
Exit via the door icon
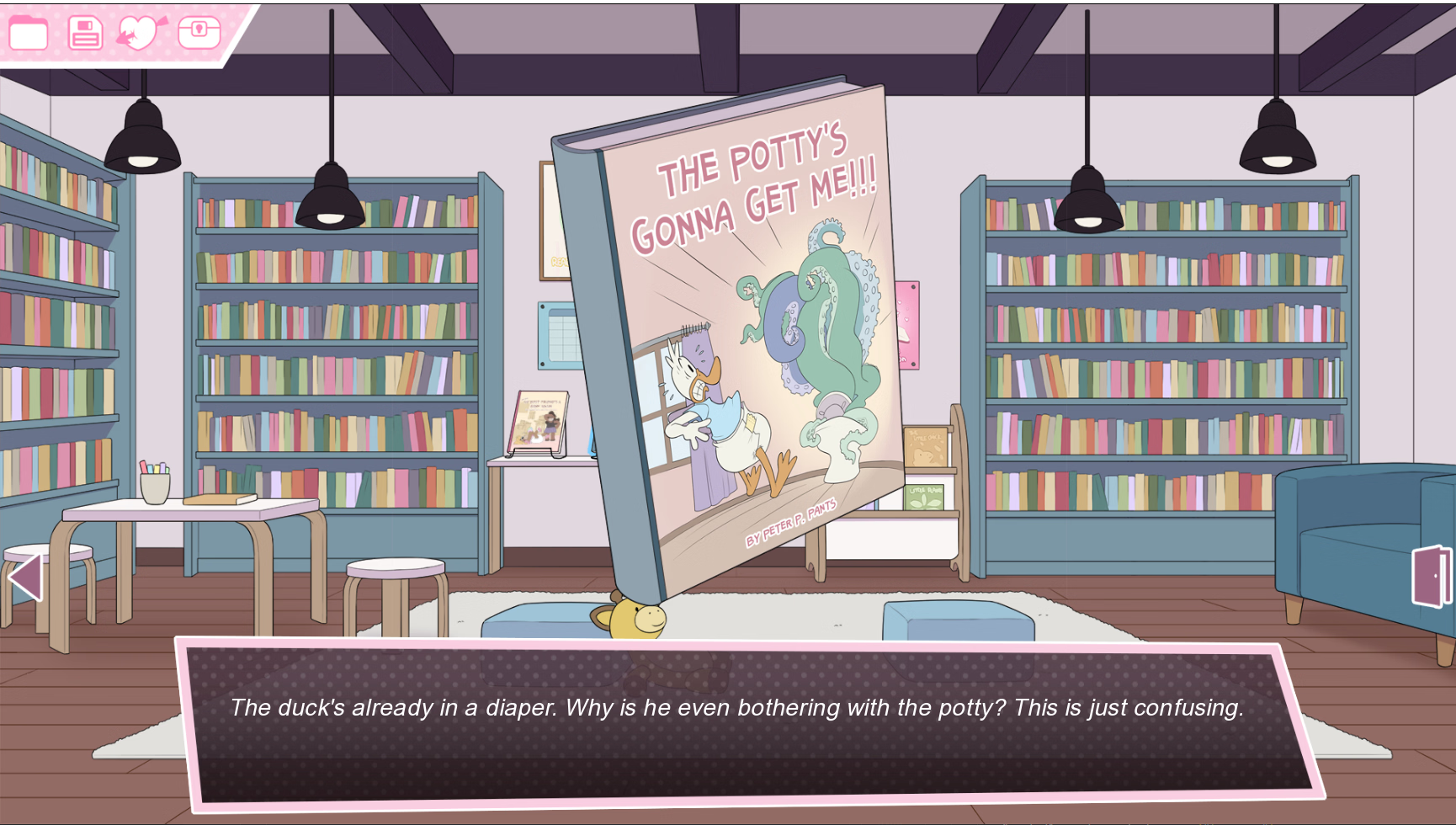(x=1431, y=577)
